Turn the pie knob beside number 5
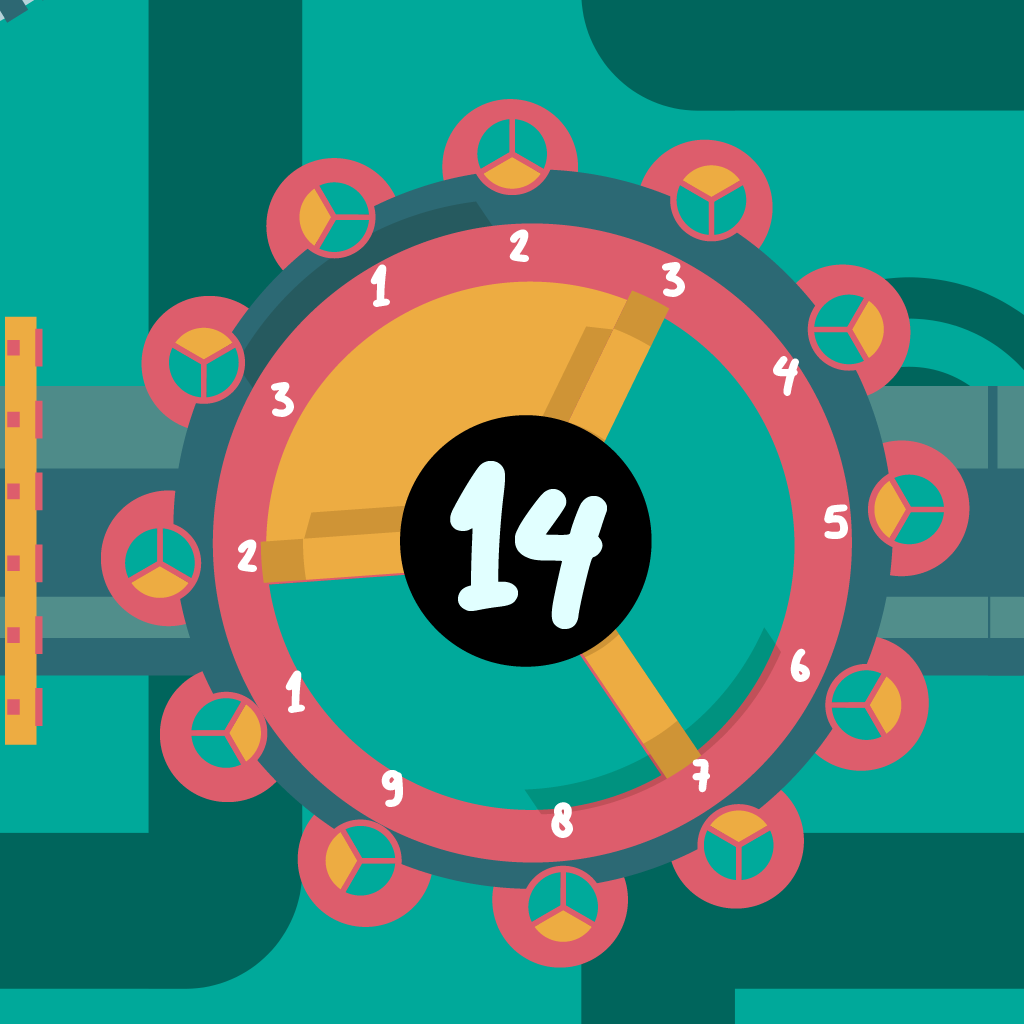The width and height of the screenshot is (1024, 1024). click(907, 509)
